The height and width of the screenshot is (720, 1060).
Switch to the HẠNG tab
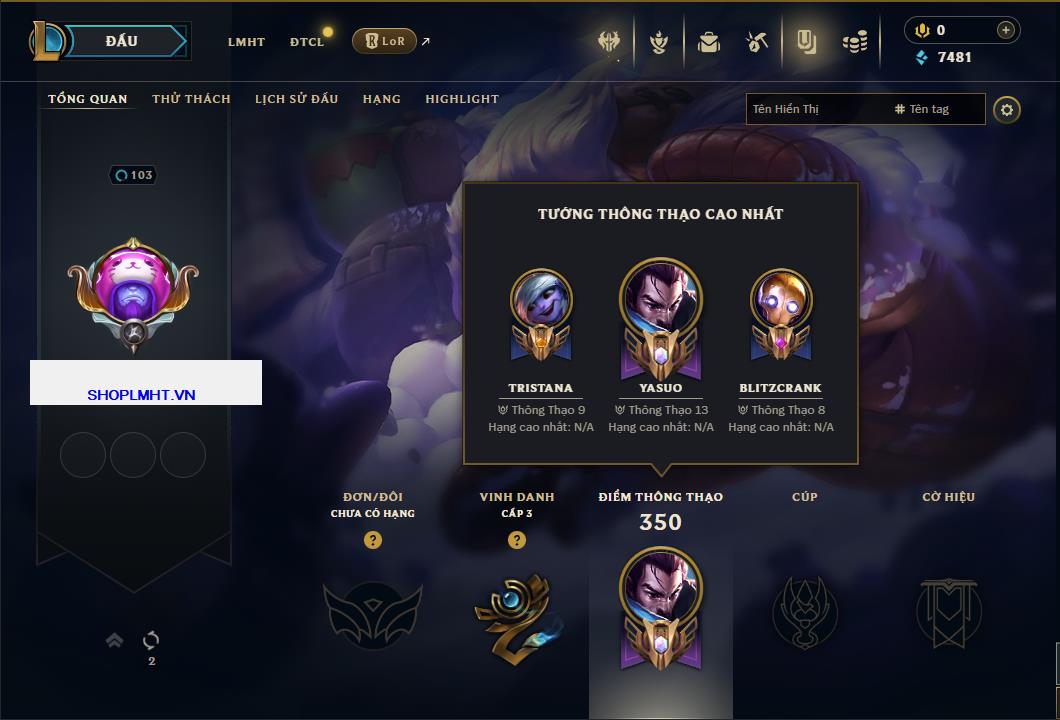(381, 99)
